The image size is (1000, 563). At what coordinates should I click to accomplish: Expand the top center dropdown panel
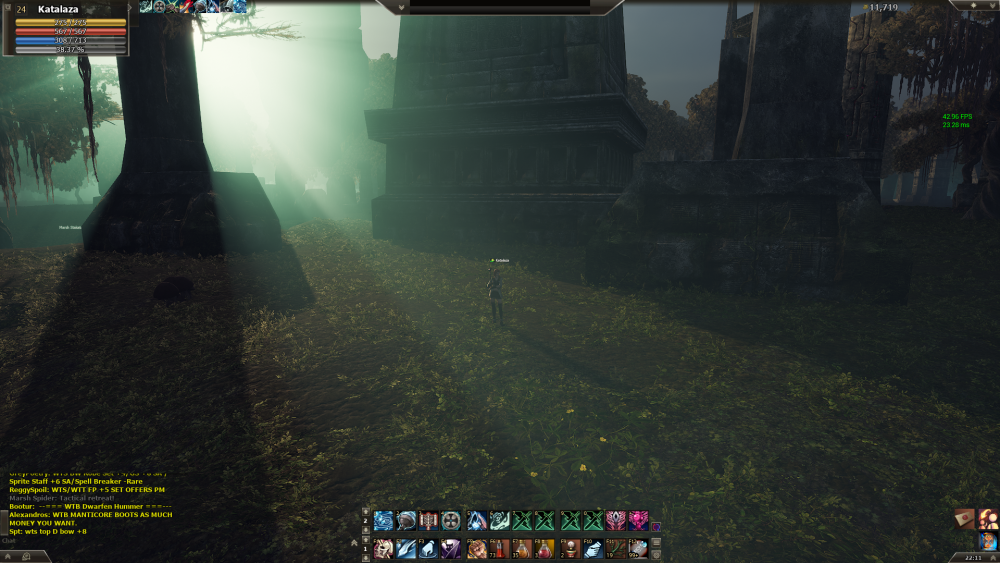pyautogui.click(x=401, y=6)
